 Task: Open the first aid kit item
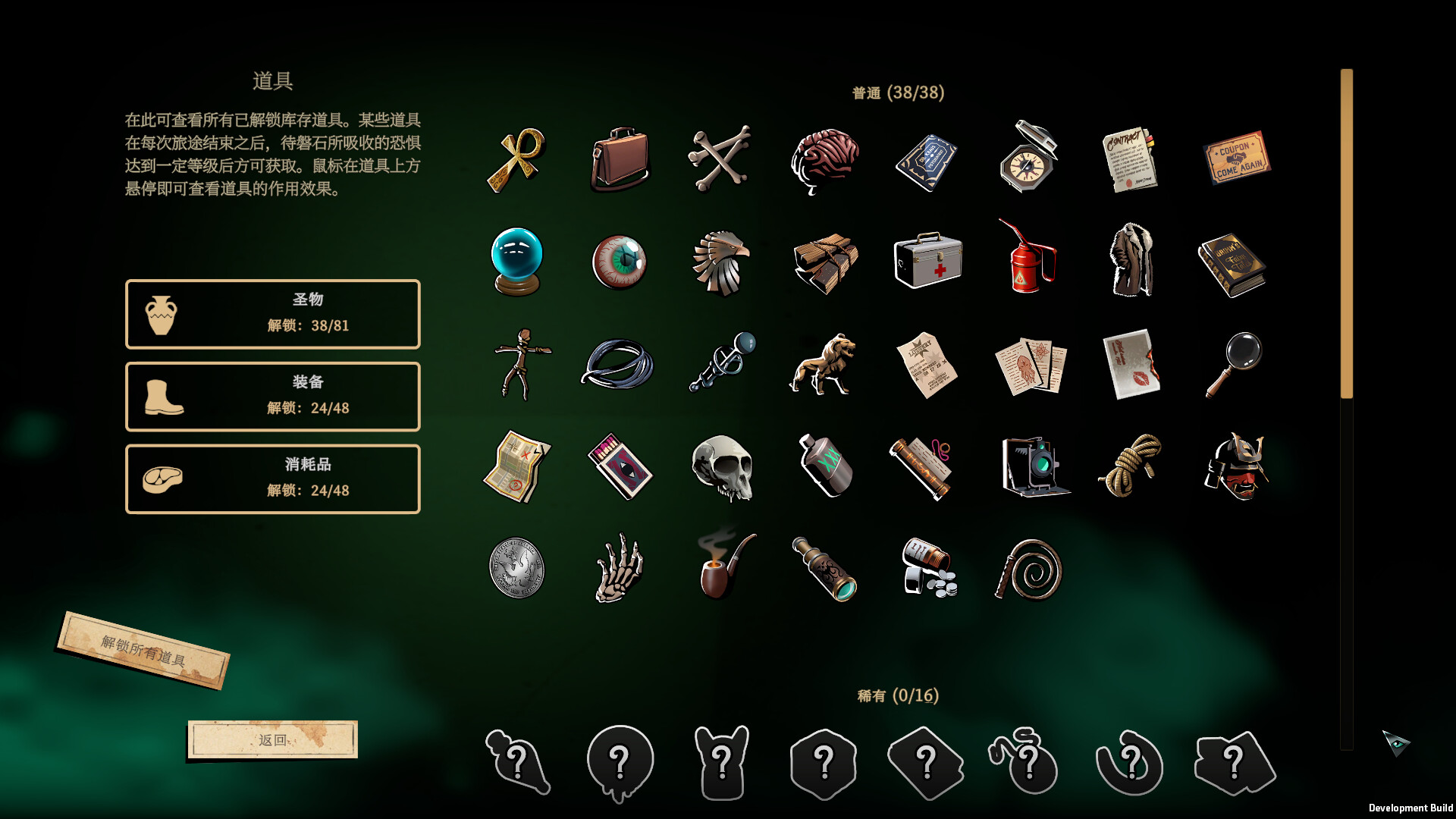pos(927,262)
